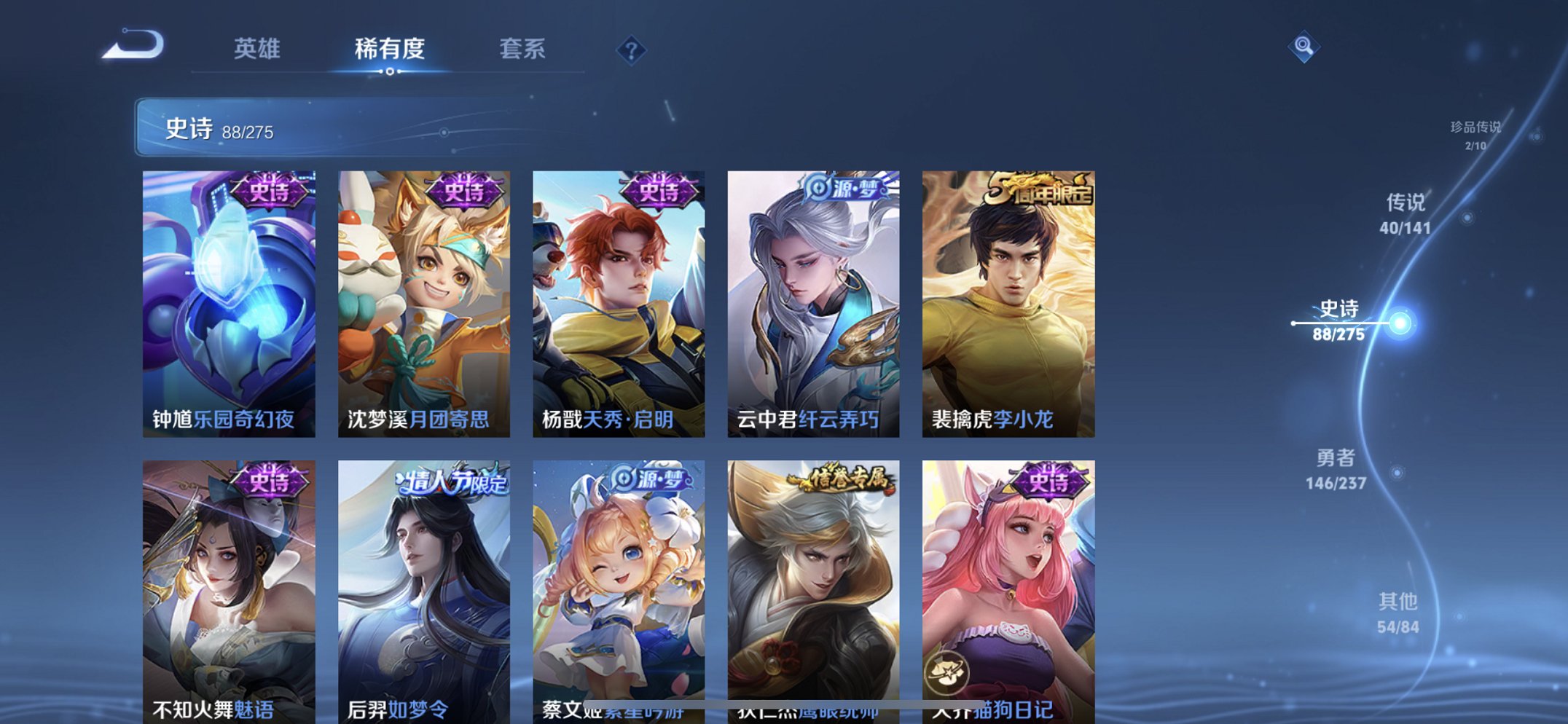Viewport: 1568px width, 724px height.
Task: Click the help question mark icon
Action: [x=632, y=51]
